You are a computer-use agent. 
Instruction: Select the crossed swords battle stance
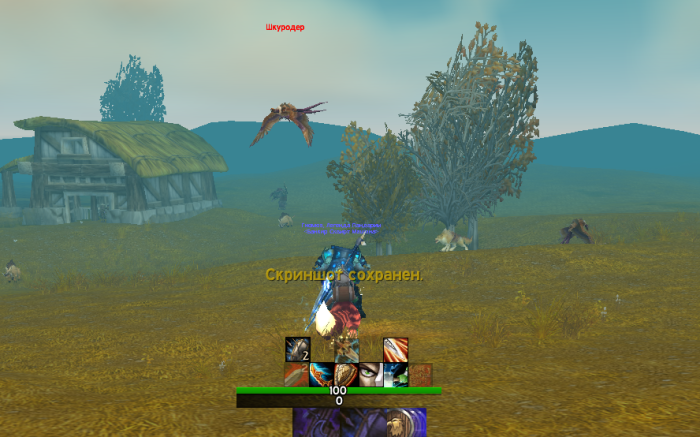click(x=315, y=423)
